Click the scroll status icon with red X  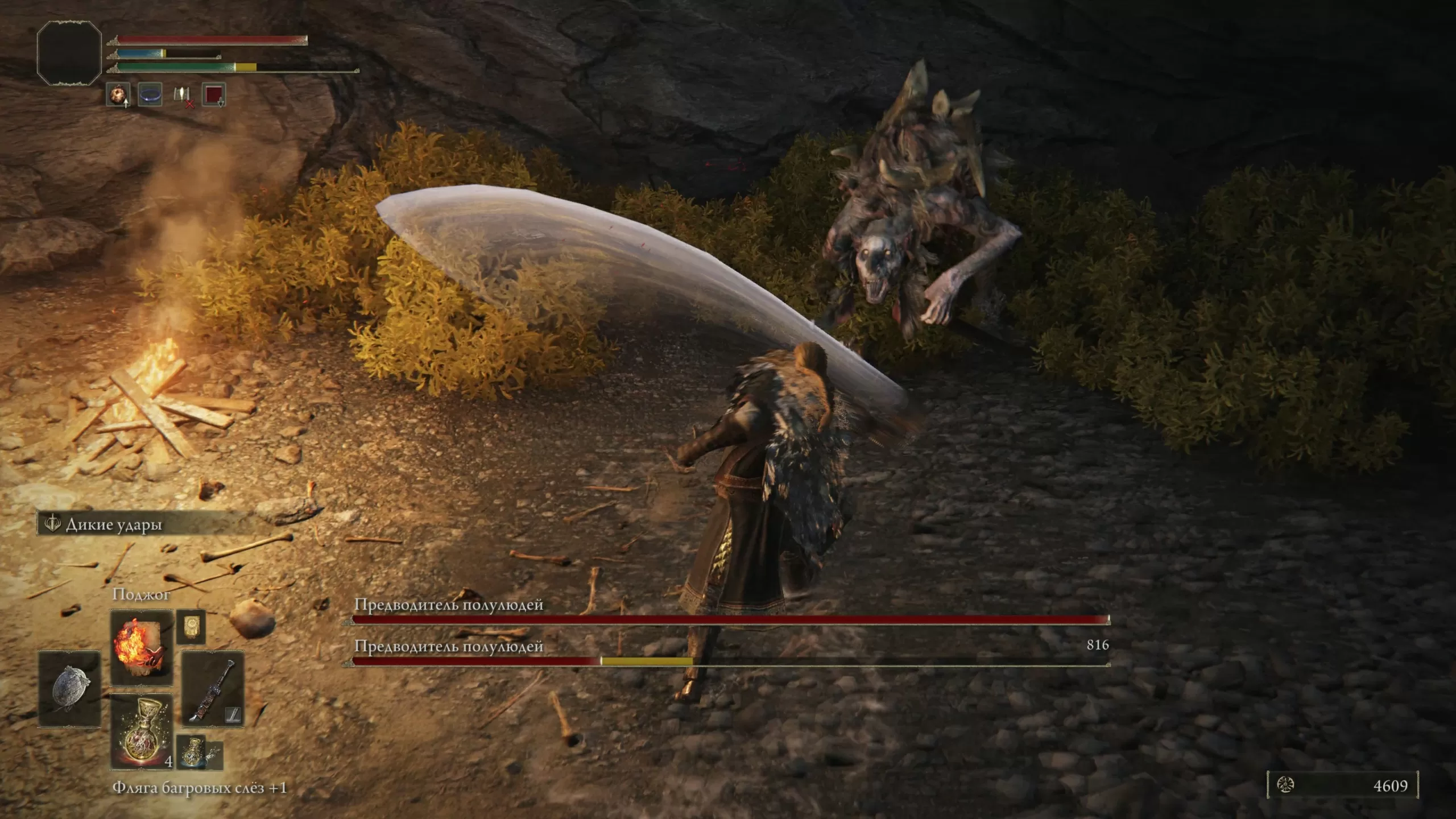click(182, 96)
